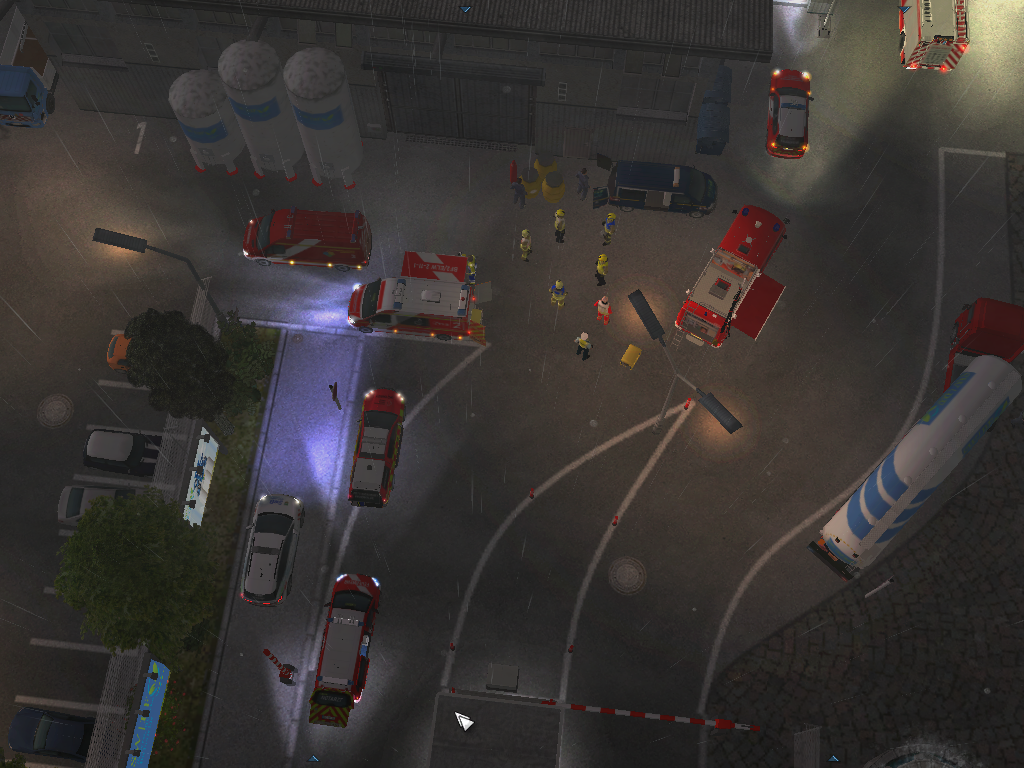
Task: Expand the hidden top panel via blue arrow
Action: click(x=466, y=8)
